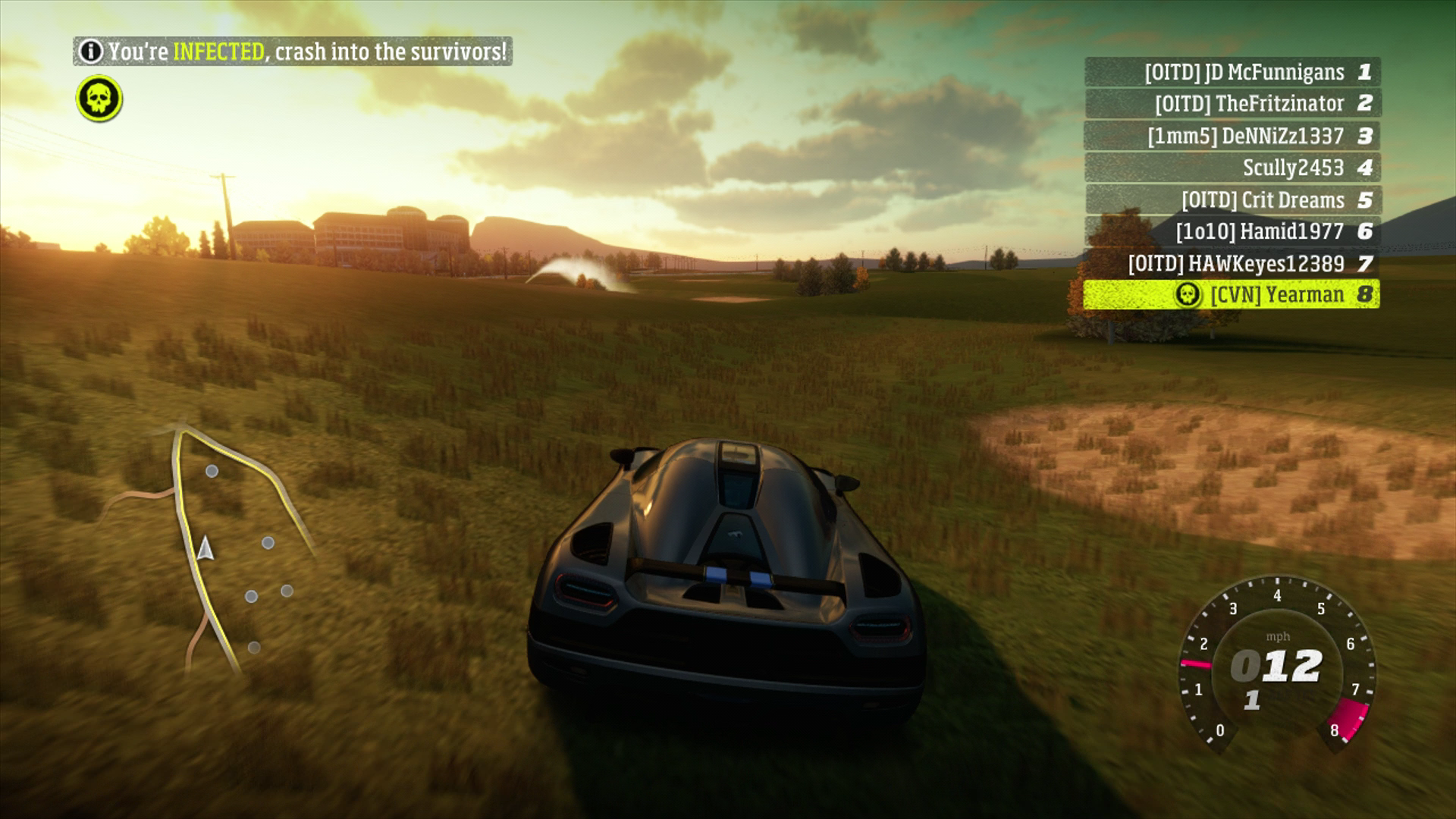This screenshot has width=1456, height=819.
Task: Select JD McFunnigans in the player list
Action: point(1232,72)
